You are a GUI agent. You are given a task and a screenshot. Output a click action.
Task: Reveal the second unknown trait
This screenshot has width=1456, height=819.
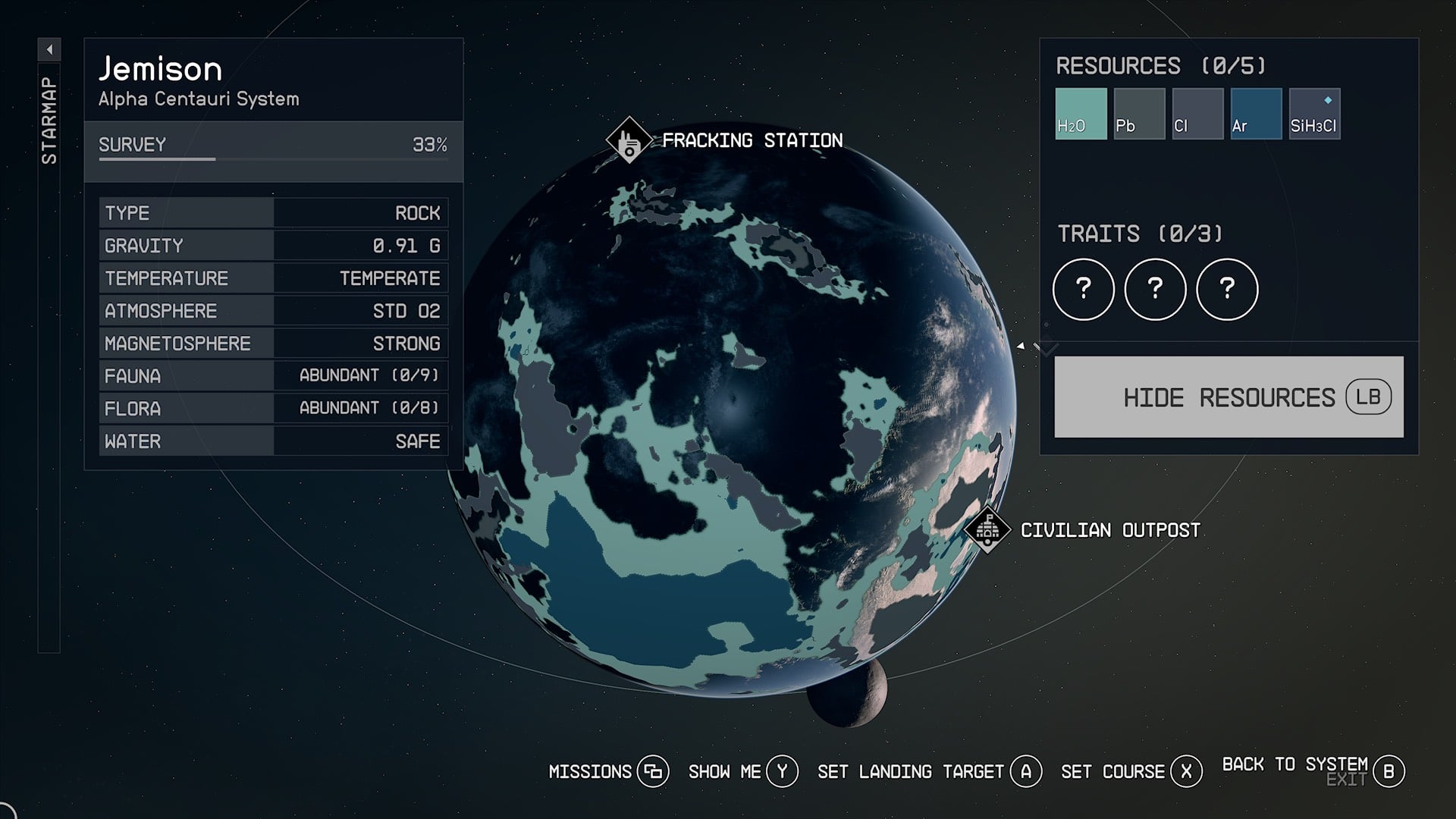pos(1155,289)
